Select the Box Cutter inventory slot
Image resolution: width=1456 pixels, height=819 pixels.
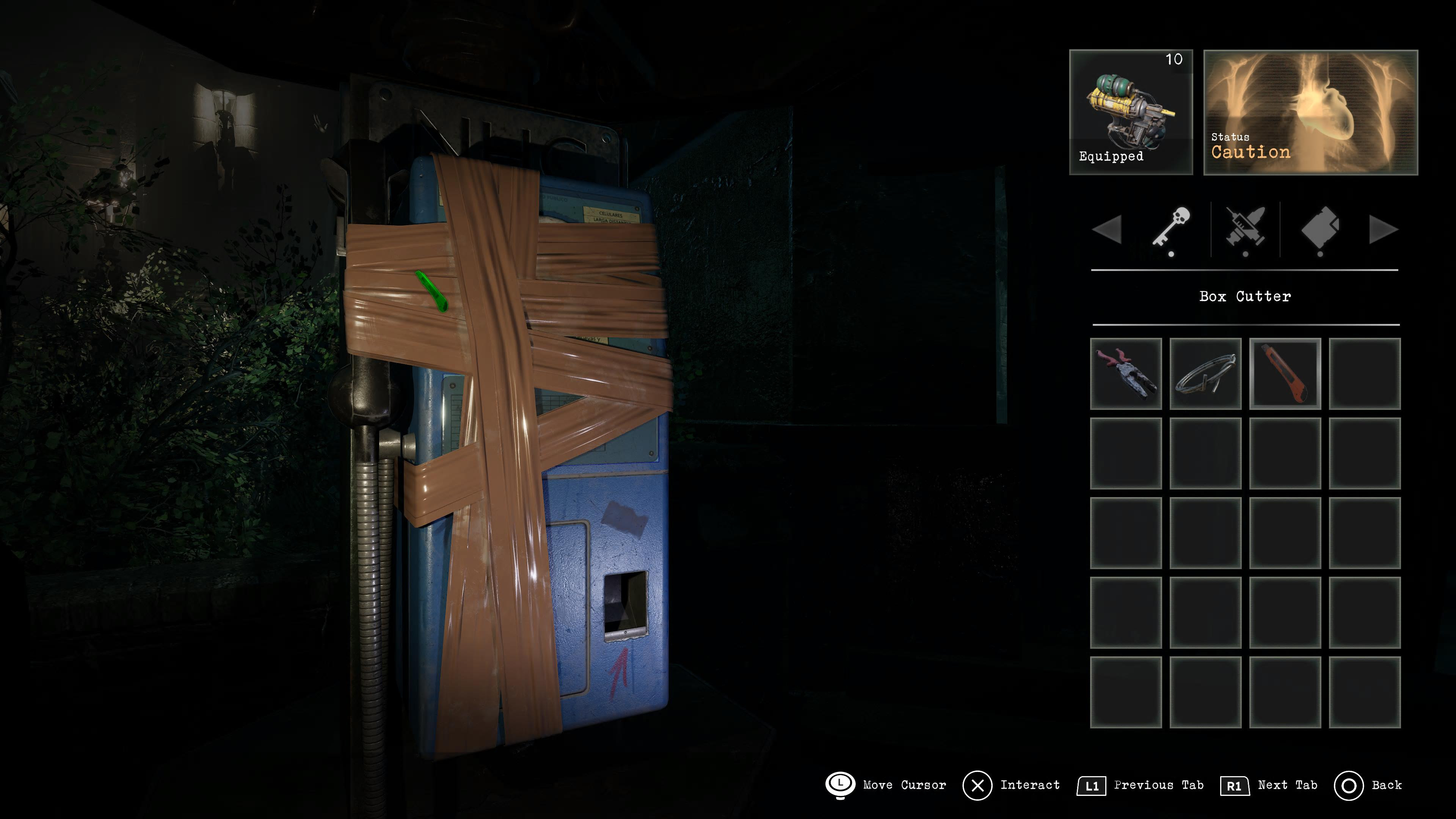(1285, 373)
